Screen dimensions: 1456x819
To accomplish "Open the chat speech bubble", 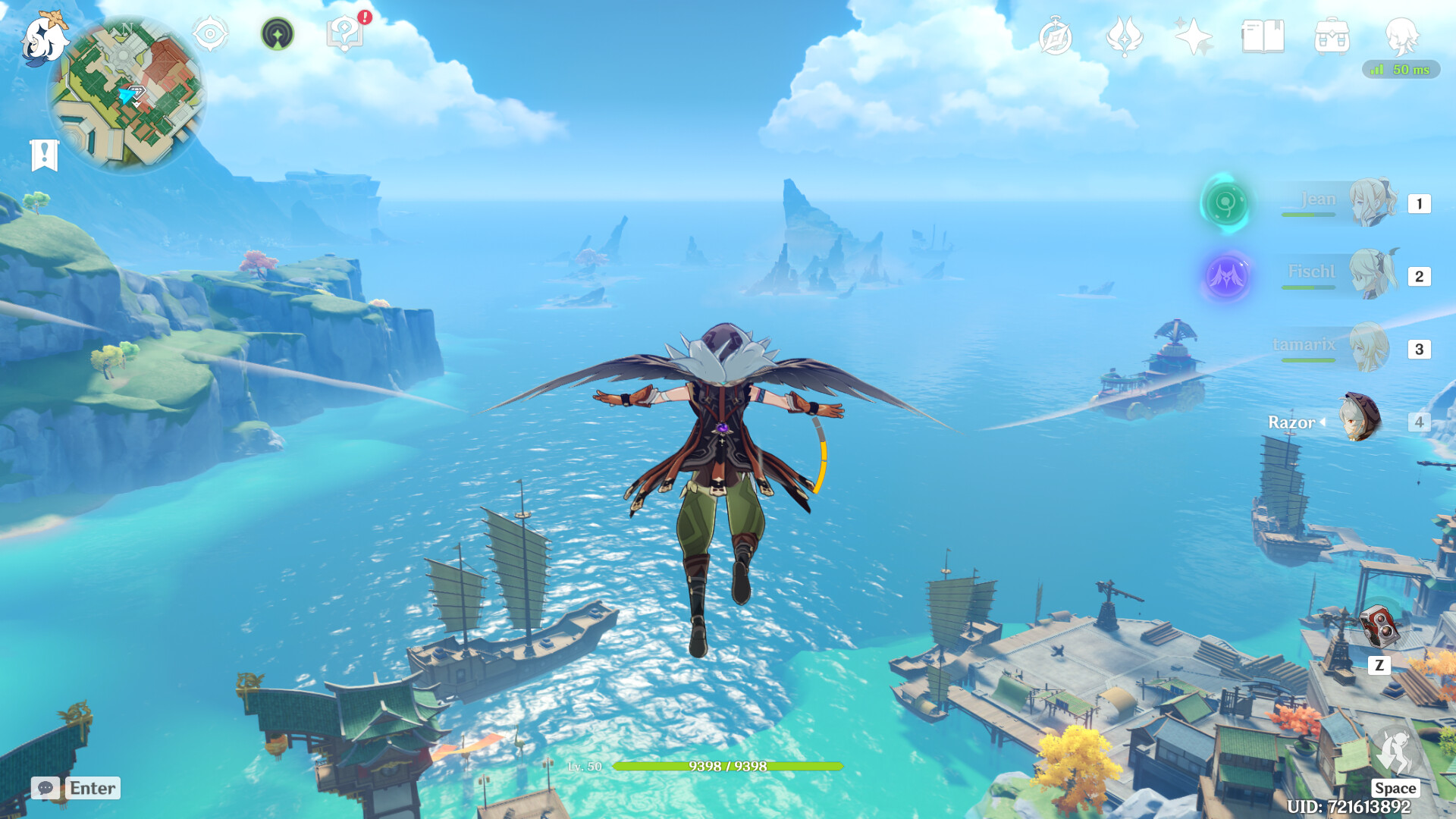I will pyautogui.click(x=45, y=788).
